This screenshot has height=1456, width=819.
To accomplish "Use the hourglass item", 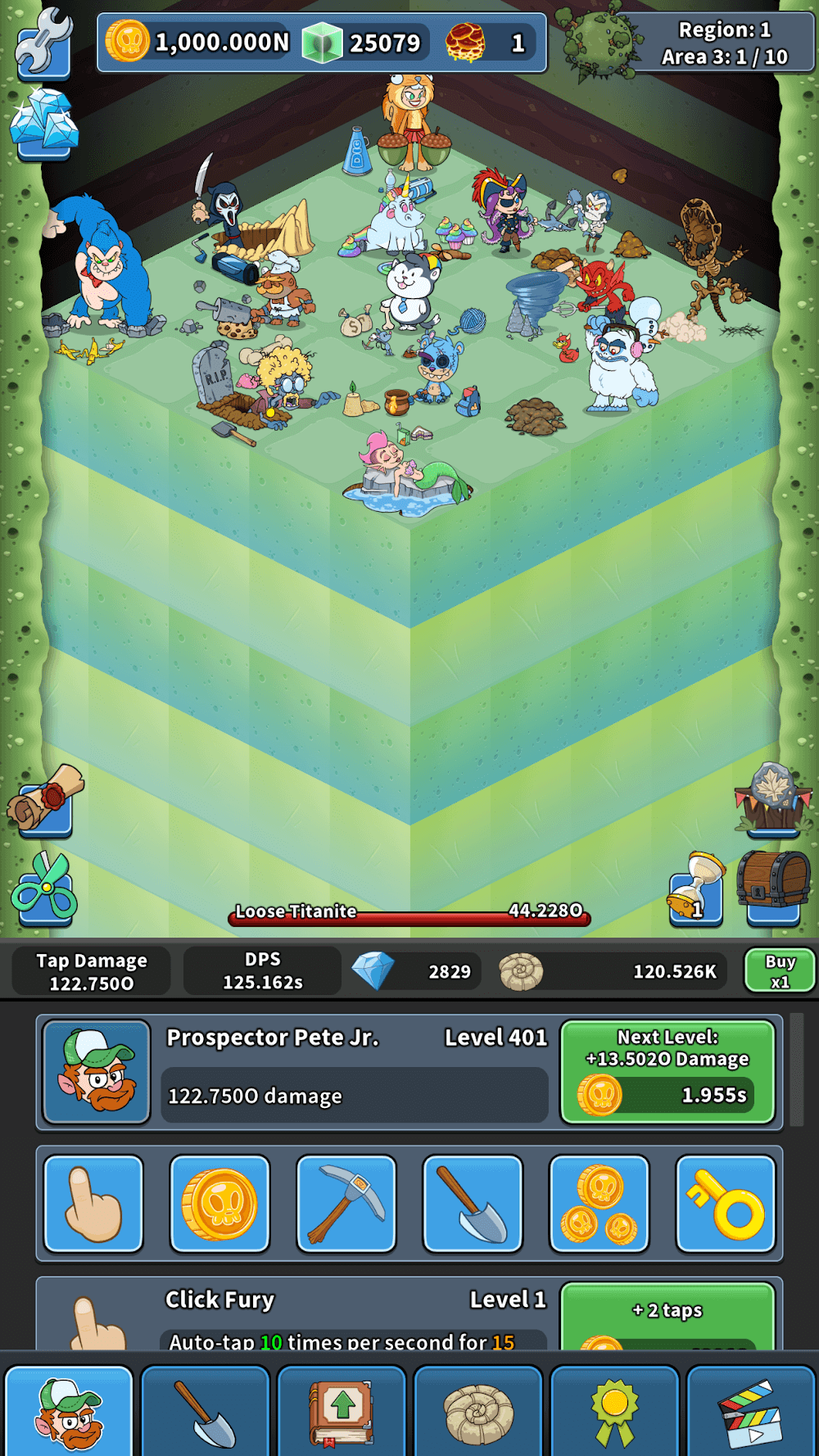I will tap(697, 889).
